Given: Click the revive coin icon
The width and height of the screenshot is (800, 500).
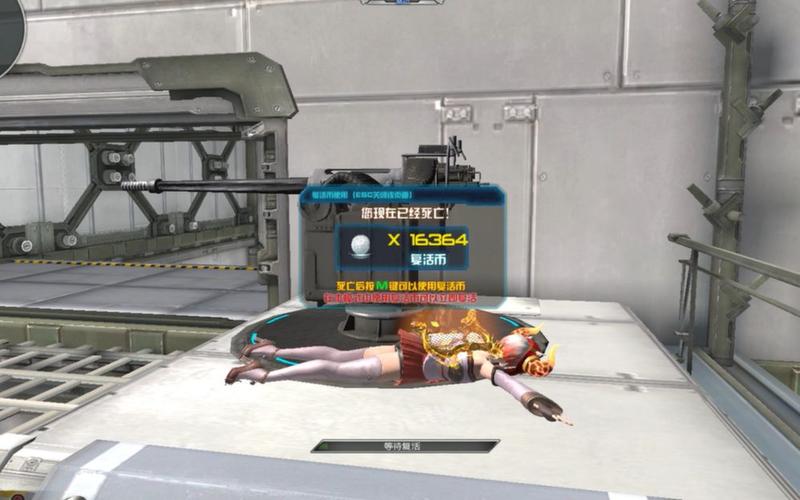Looking at the screenshot, I should pos(359,244).
